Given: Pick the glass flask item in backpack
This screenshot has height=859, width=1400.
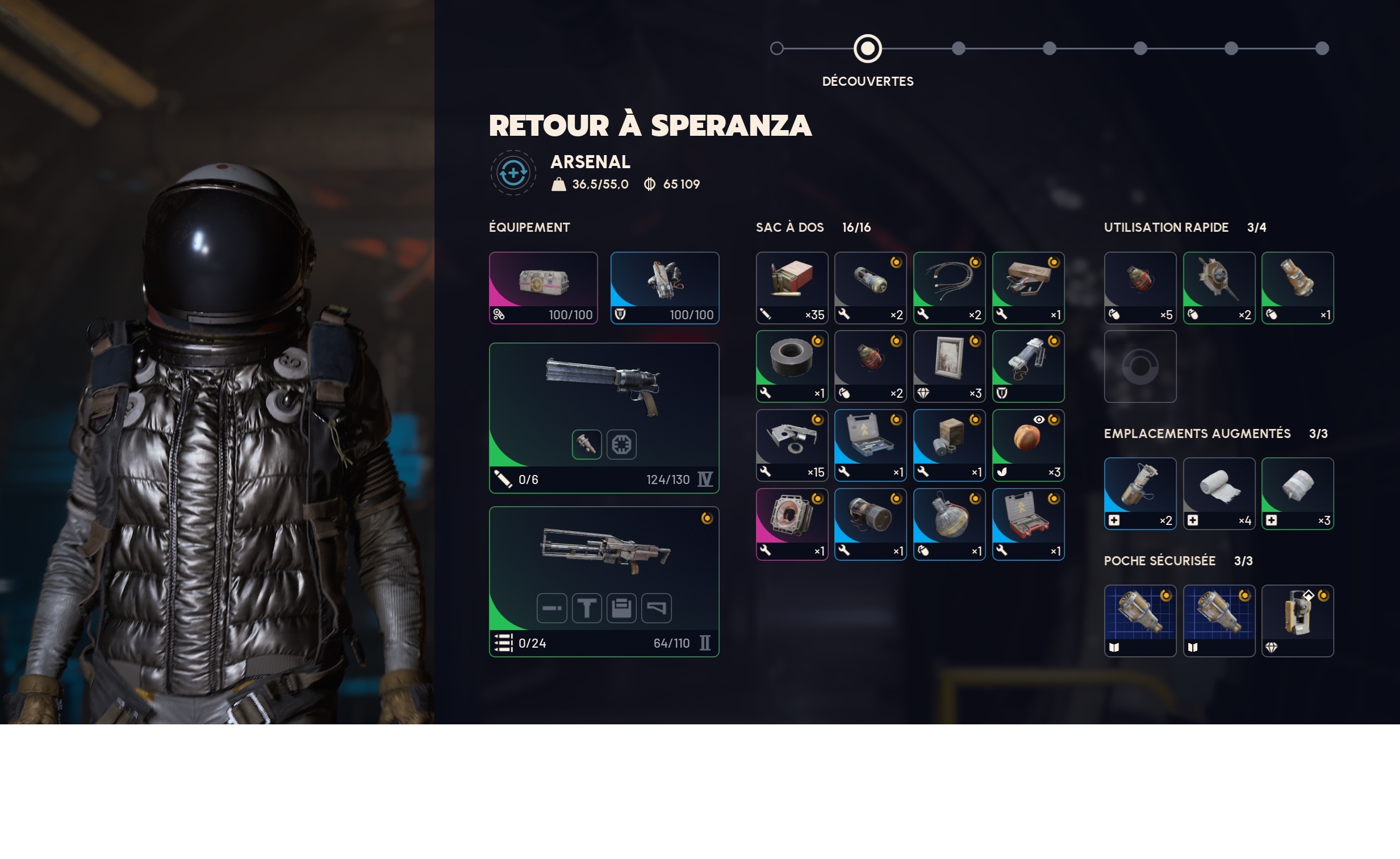Looking at the screenshot, I should pyautogui.click(x=949, y=524).
